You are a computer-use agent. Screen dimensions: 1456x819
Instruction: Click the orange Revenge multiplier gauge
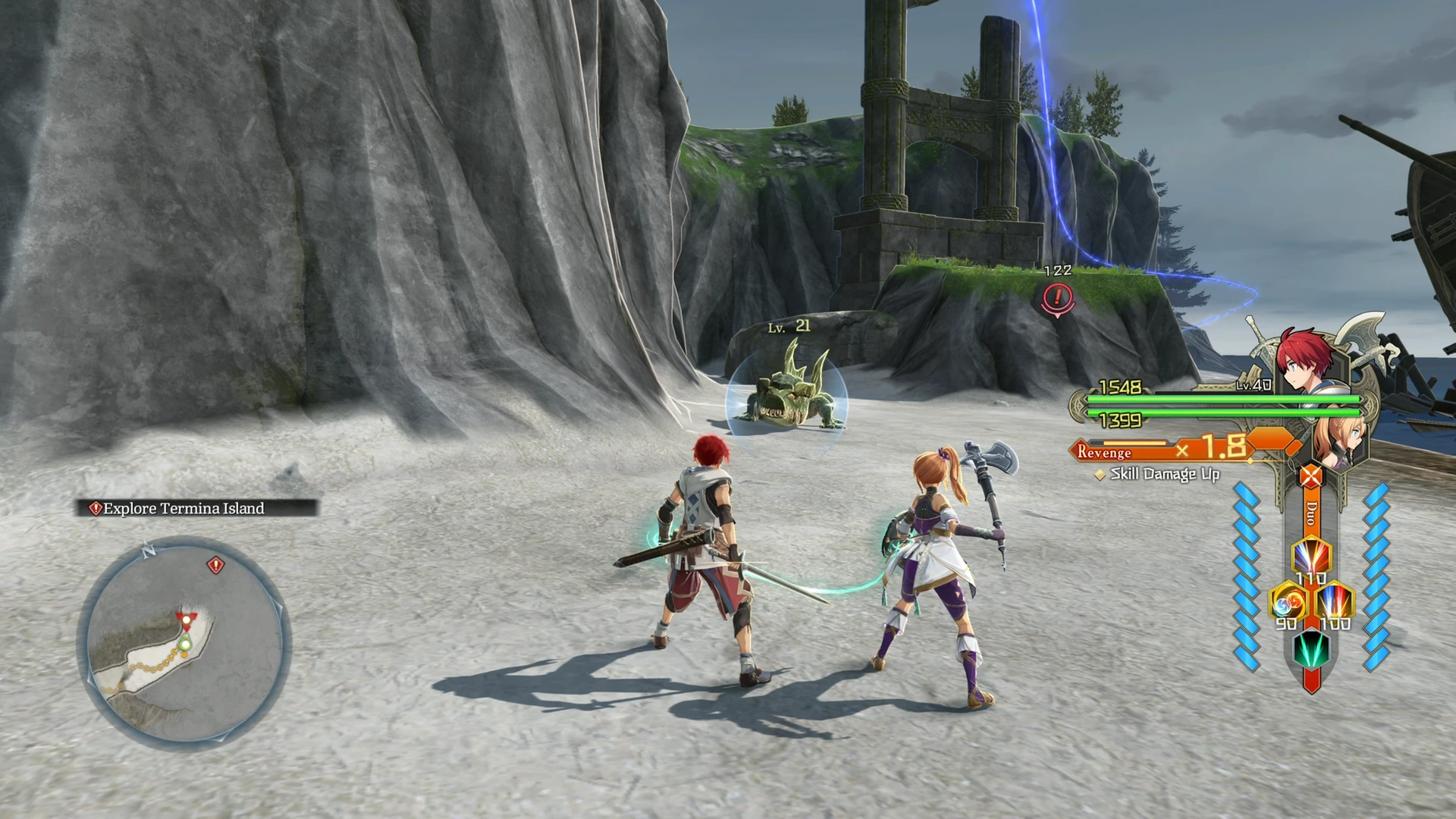pyautogui.click(x=1183, y=450)
